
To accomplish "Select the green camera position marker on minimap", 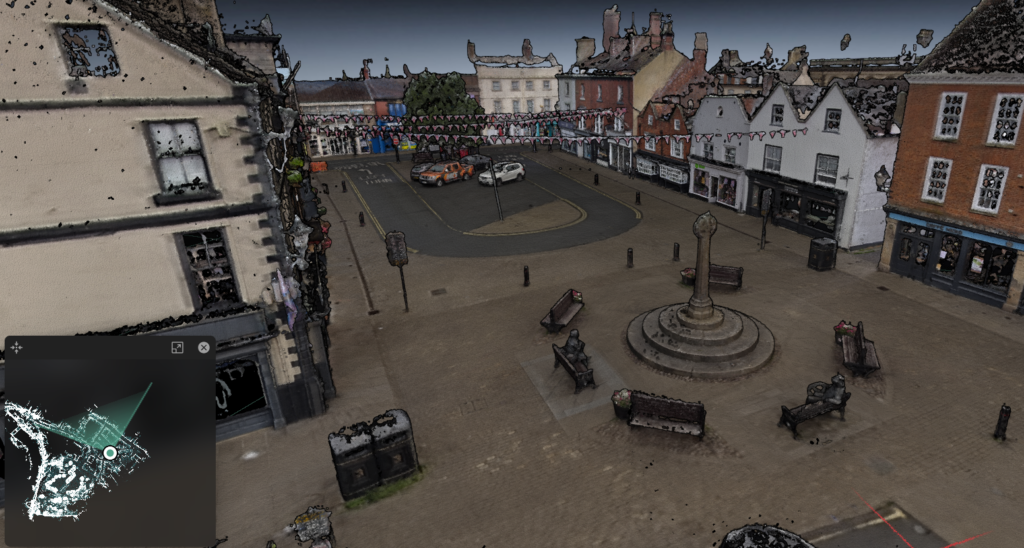I will pos(110,453).
